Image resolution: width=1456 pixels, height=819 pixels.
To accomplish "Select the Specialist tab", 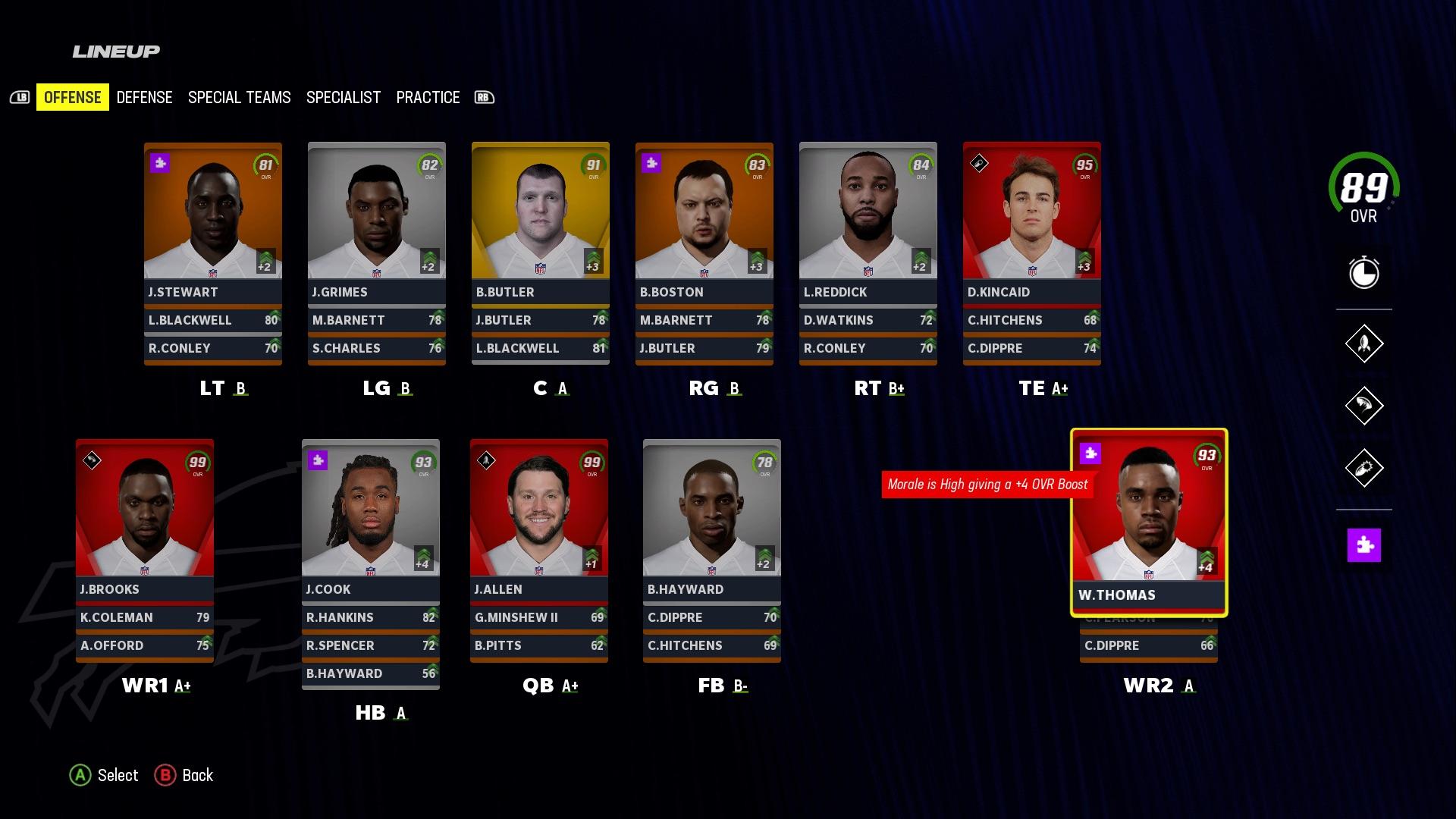I will (343, 97).
